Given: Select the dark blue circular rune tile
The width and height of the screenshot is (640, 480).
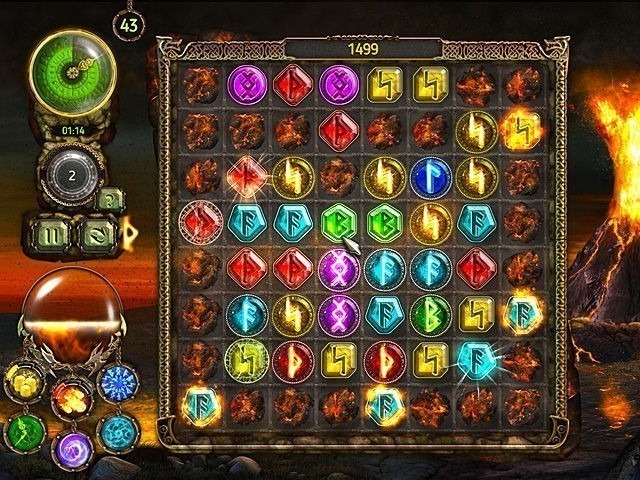Looking at the screenshot, I should 430,176.
